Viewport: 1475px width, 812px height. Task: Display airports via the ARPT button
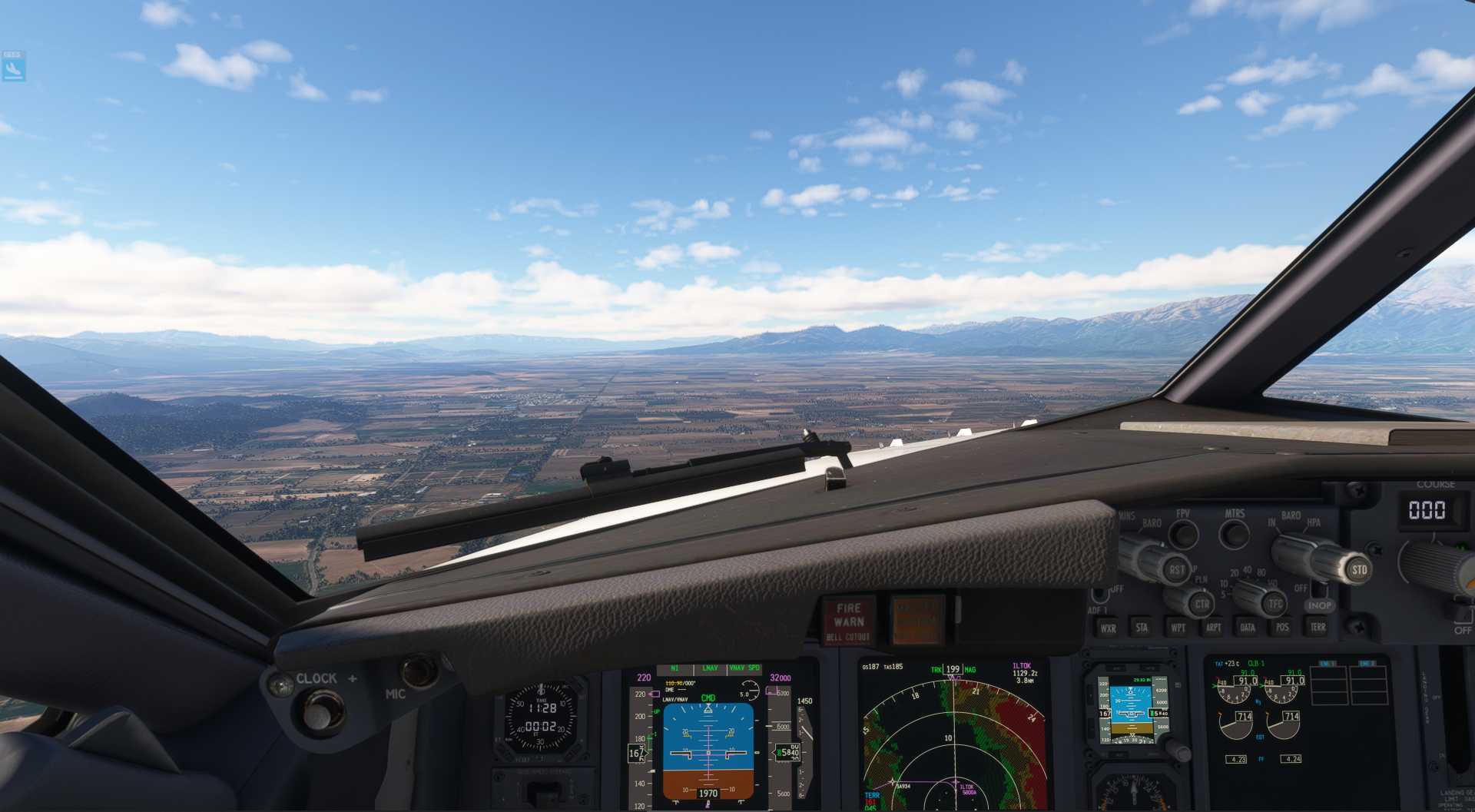(1215, 628)
